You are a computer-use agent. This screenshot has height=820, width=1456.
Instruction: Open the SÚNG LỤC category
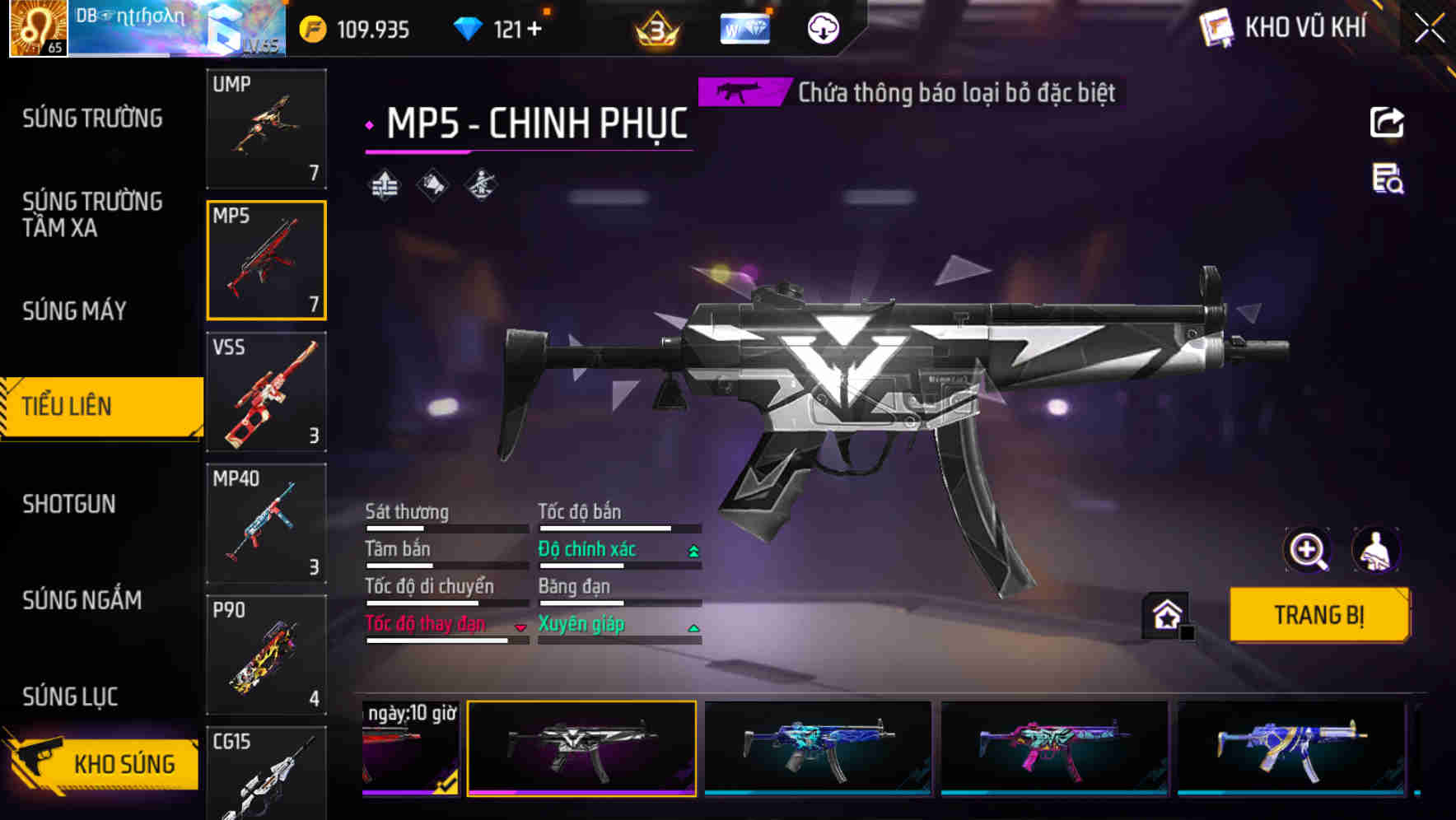point(70,697)
